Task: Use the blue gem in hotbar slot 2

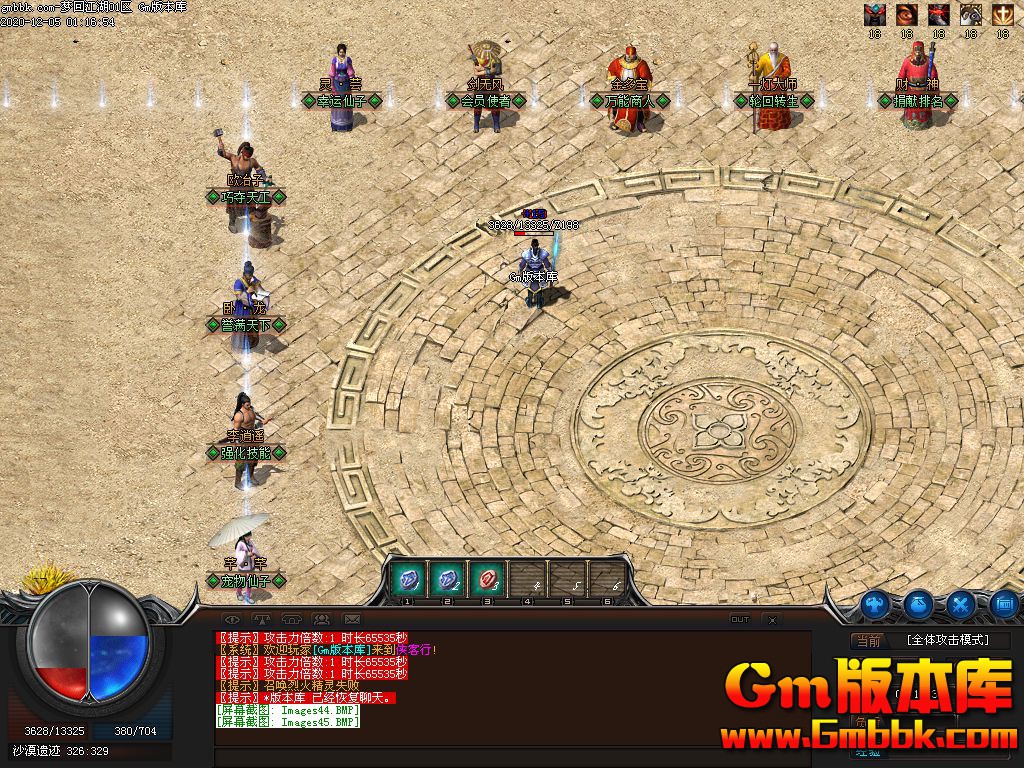Action: [447, 578]
